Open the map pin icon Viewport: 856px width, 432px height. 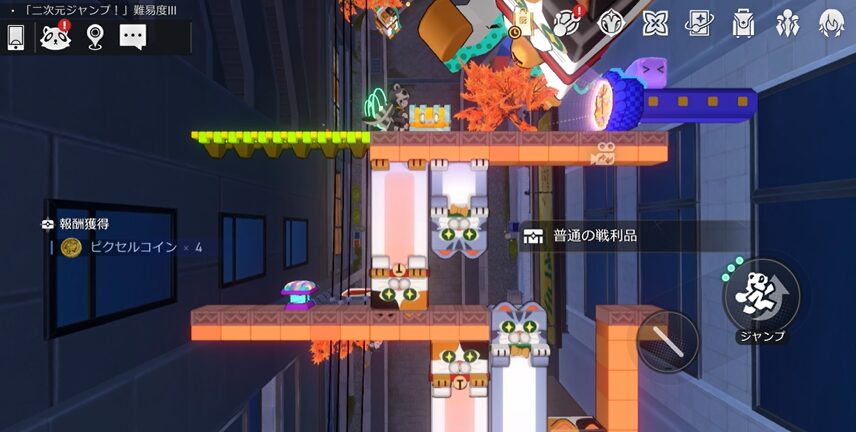point(94,37)
